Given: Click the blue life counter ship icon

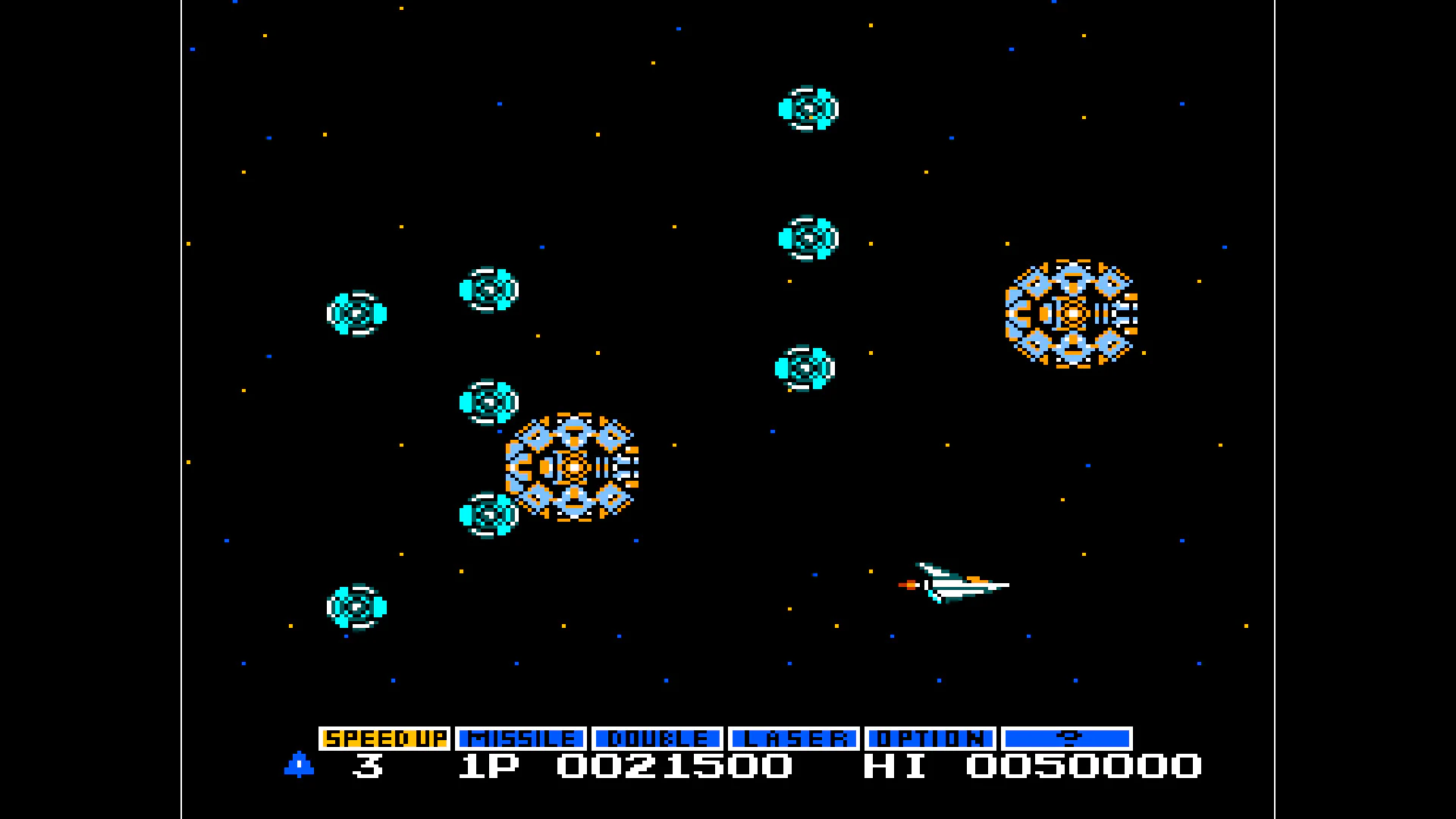Looking at the screenshot, I should (x=299, y=767).
